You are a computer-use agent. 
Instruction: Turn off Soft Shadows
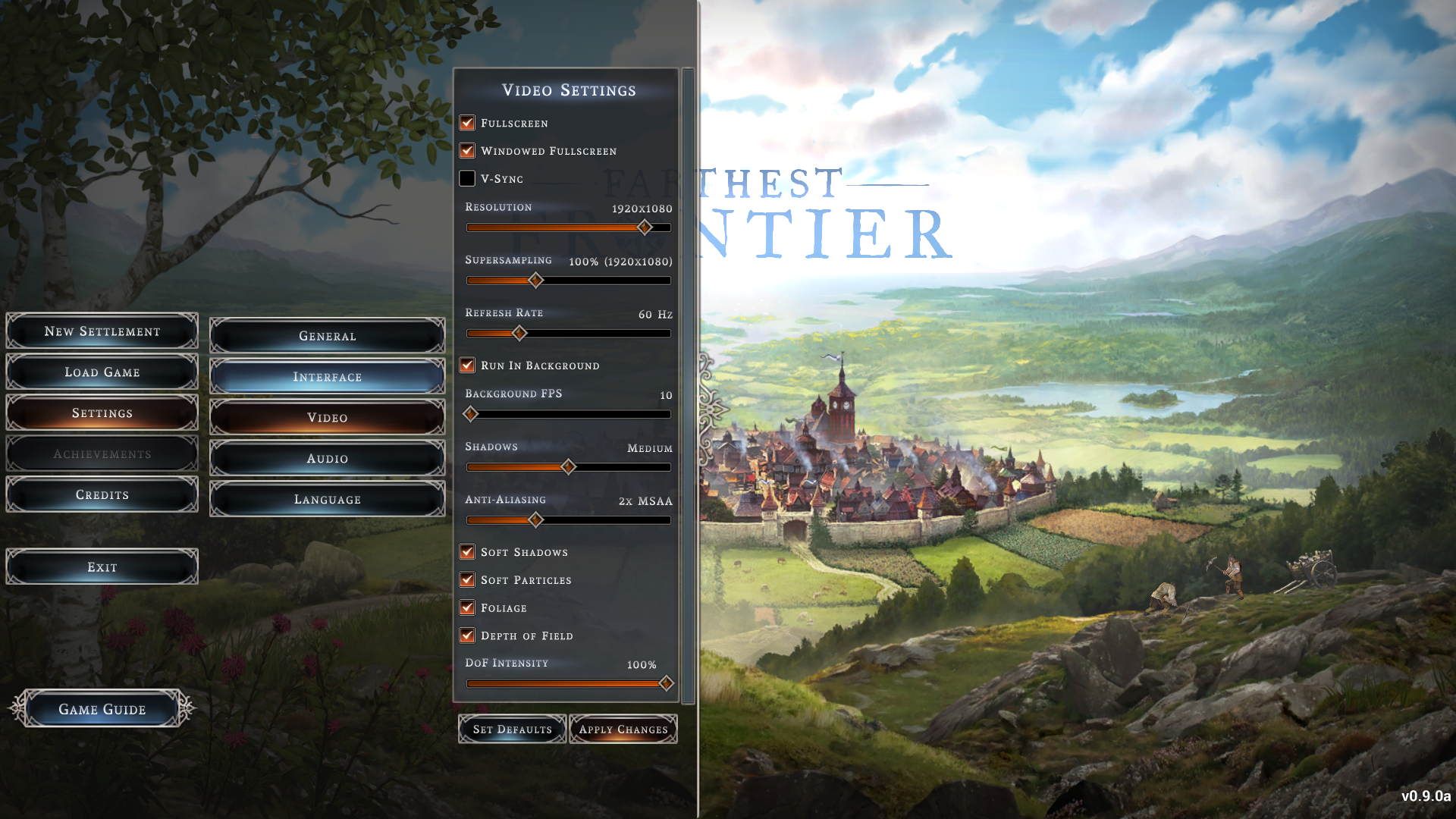tap(467, 552)
